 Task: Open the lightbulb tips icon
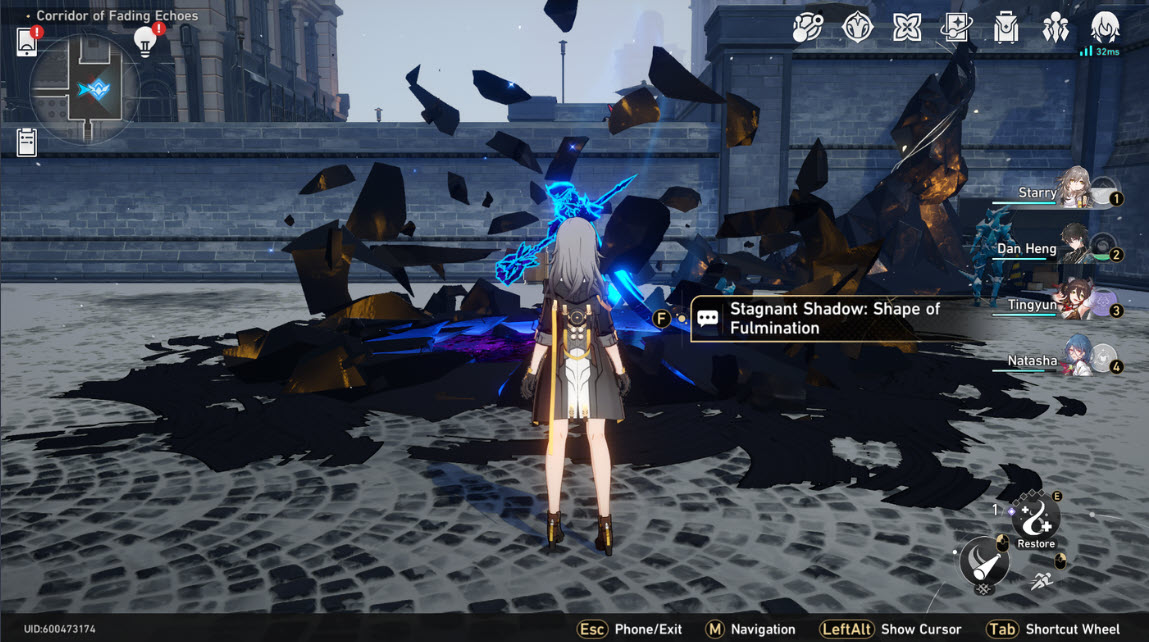(x=147, y=40)
